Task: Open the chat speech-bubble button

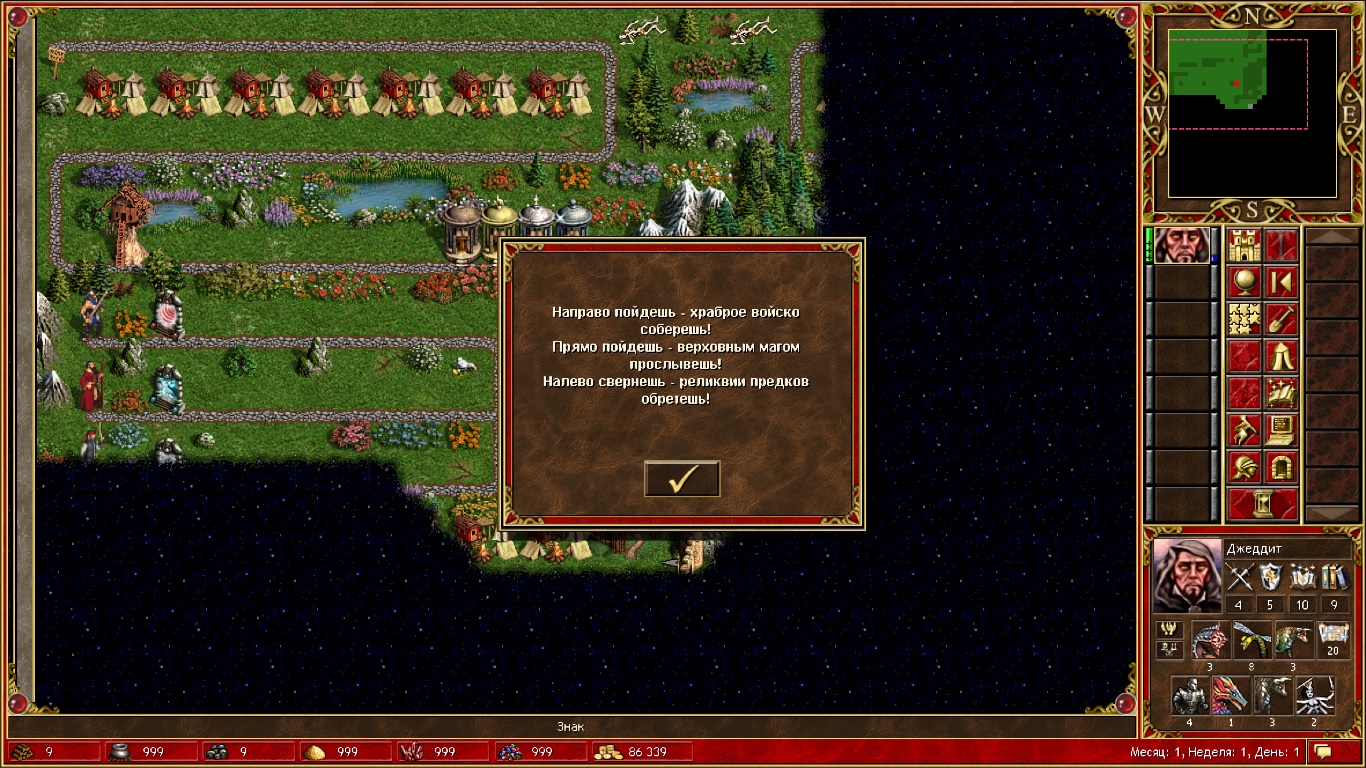Action: click(1324, 751)
